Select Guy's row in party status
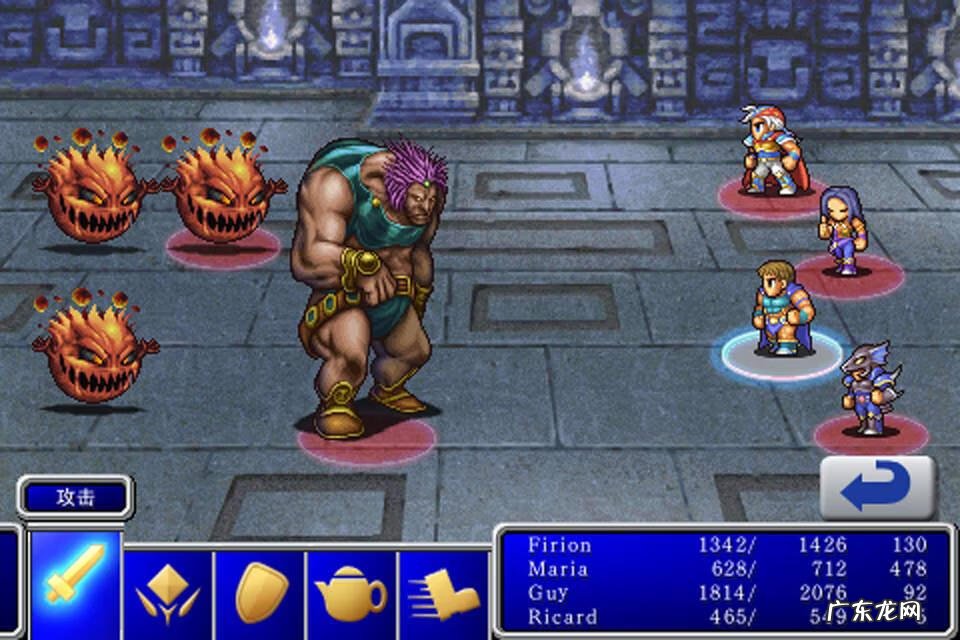Image resolution: width=960 pixels, height=640 pixels. pyautogui.click(x=725, y=593)
